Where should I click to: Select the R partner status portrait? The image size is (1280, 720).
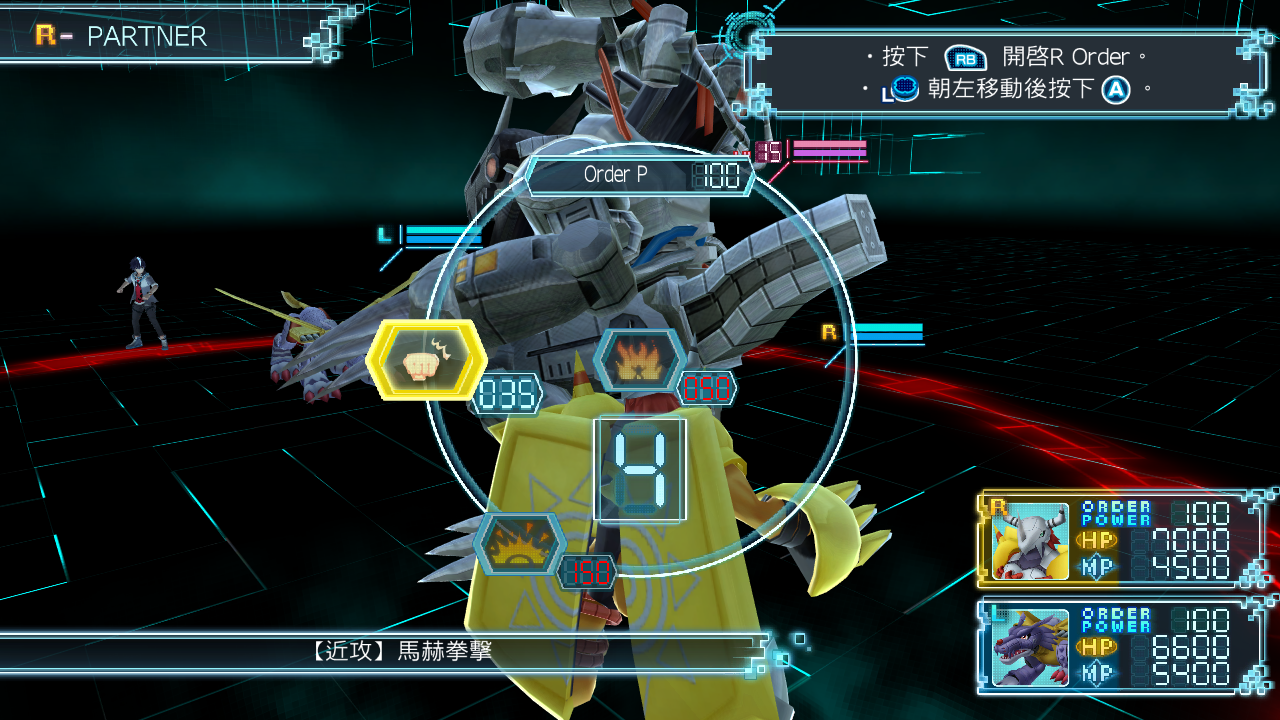1030,541
